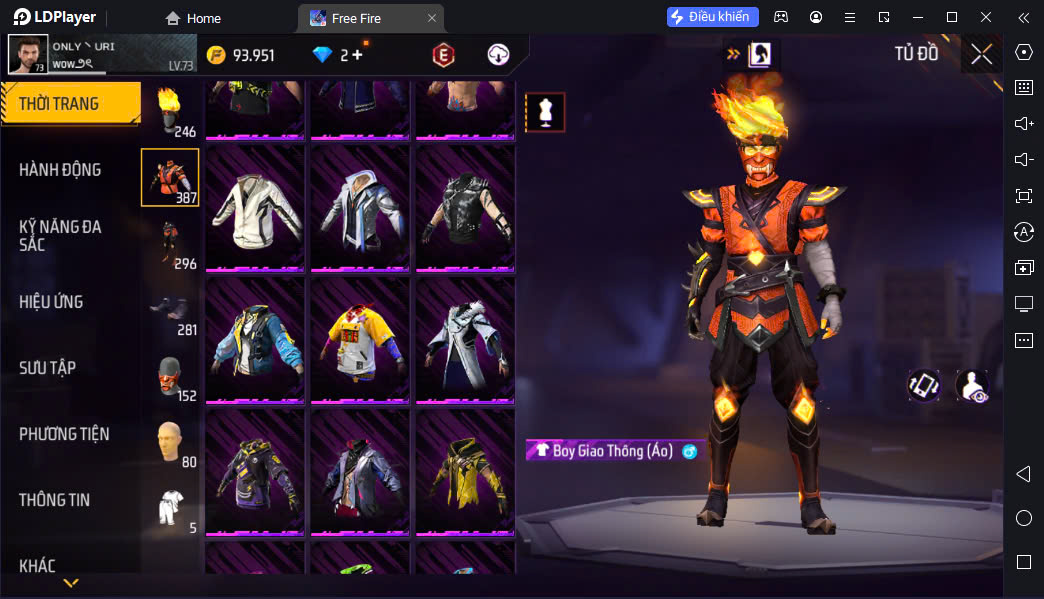The width and height of the screenshot is (1044, 599).
Task: Open the Phương Tiện category
Action: 64,434
